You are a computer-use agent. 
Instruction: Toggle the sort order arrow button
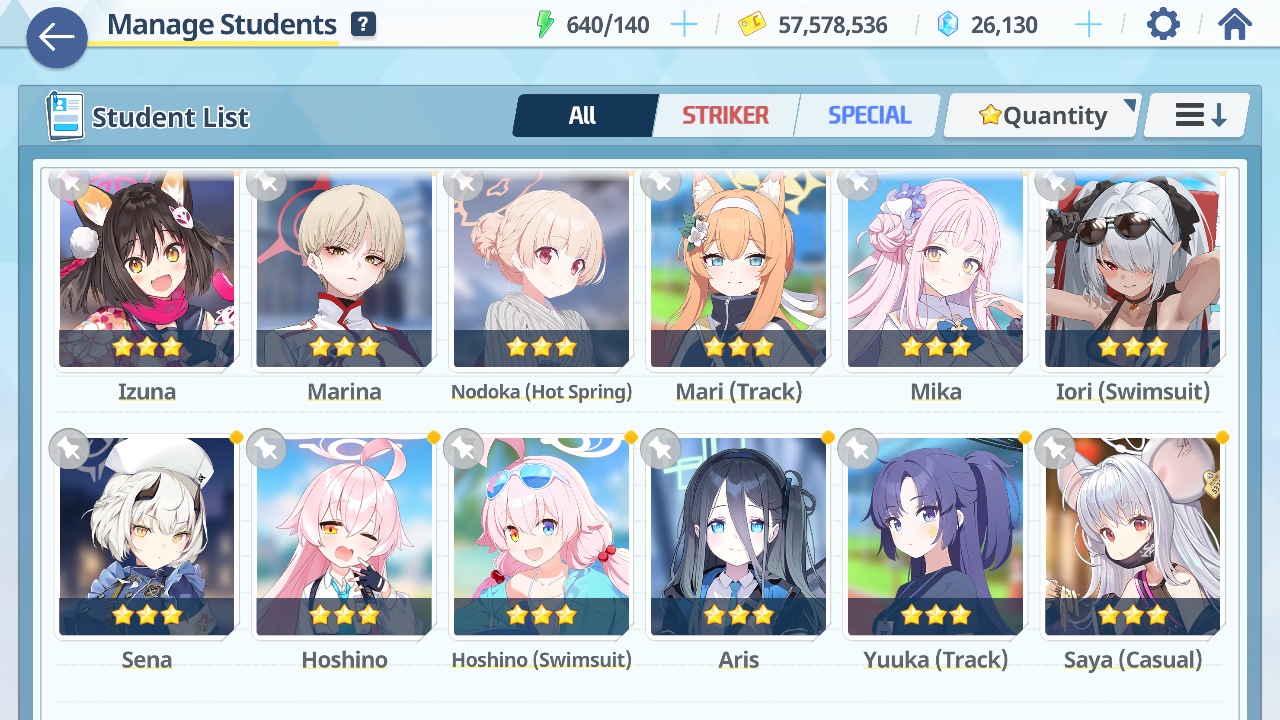pos(1198,116)
